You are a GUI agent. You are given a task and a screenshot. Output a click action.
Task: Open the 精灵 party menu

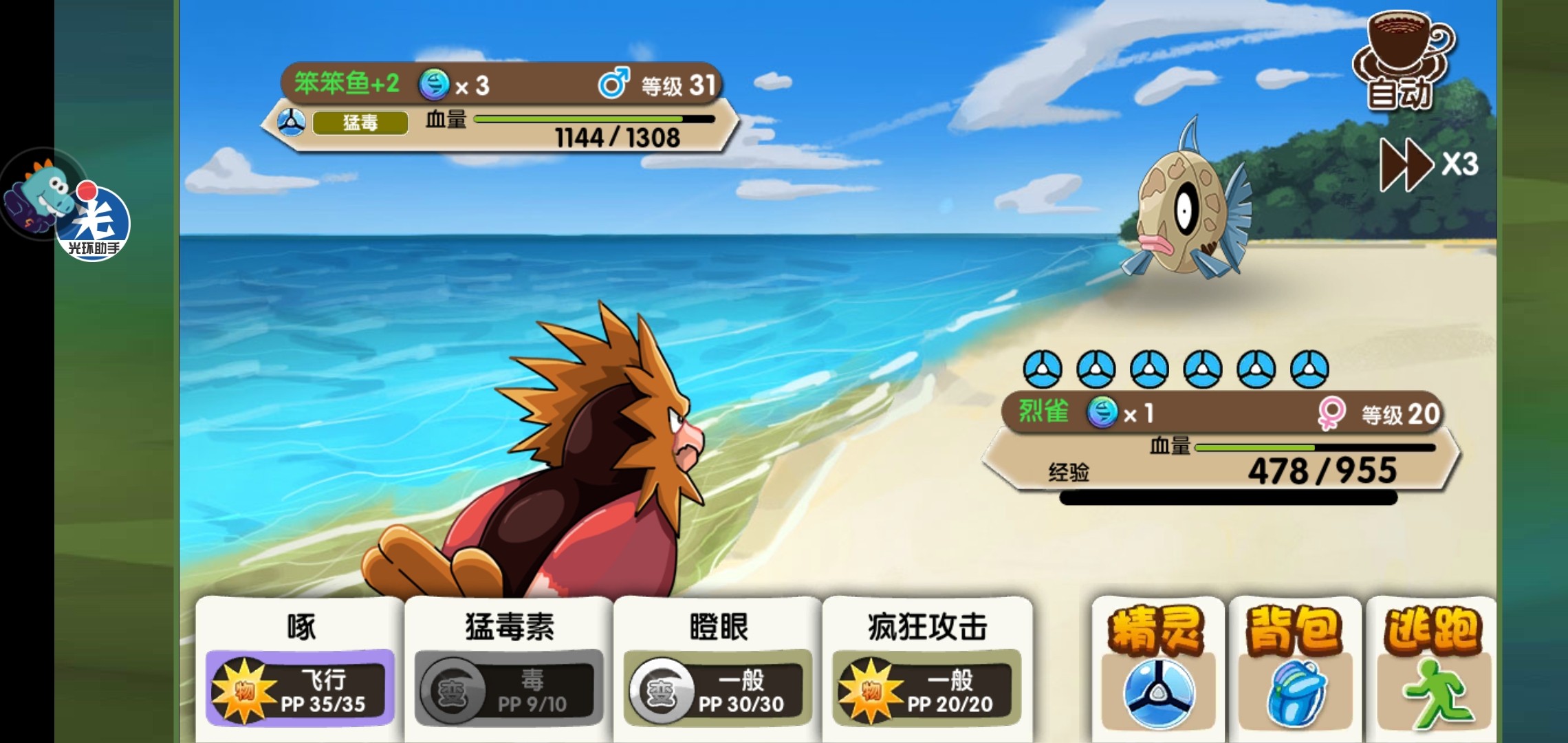1157,667
